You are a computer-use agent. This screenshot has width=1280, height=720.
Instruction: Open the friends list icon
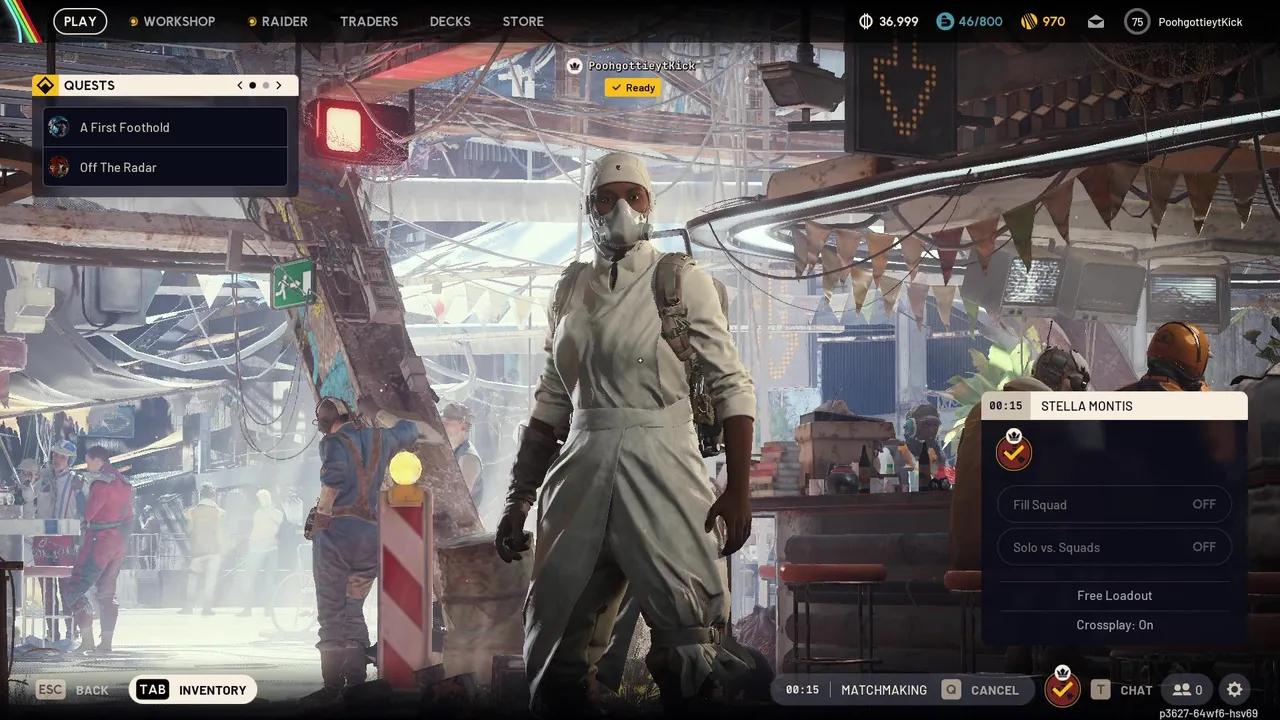coord(1186,690)
